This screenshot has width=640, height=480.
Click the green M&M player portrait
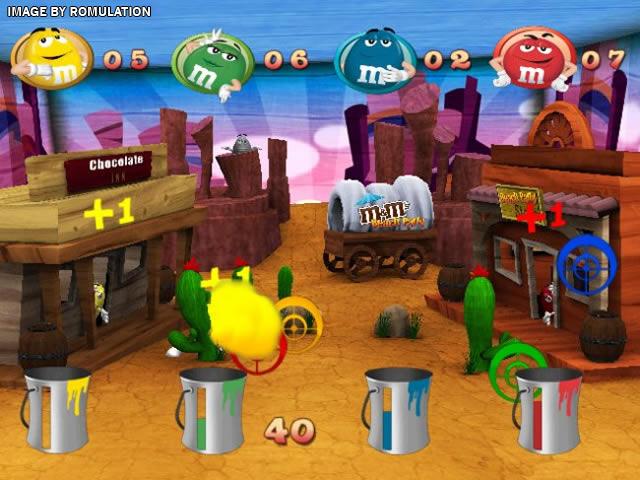coord(210,61)
